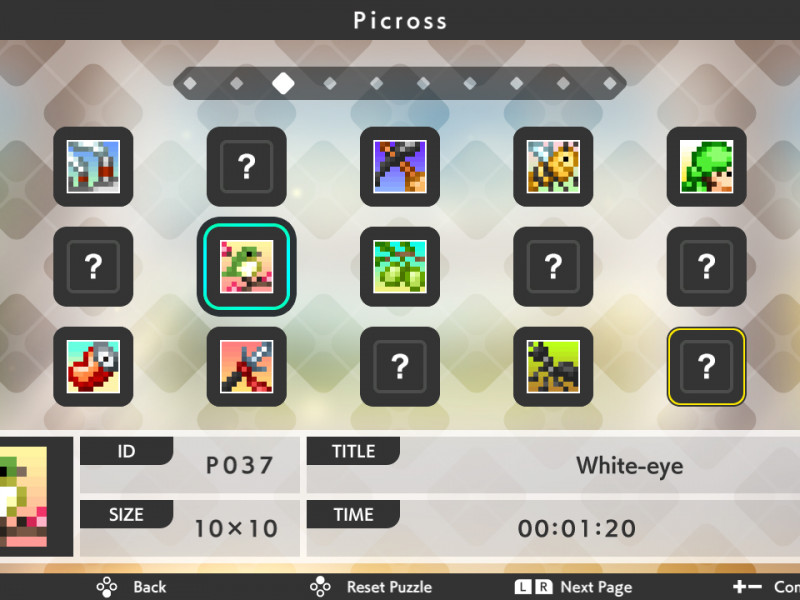Select the grey faucet puzzle tile
Image resolution: width=800 pixels, height=600 pixels.
click(x=93, y=167)
